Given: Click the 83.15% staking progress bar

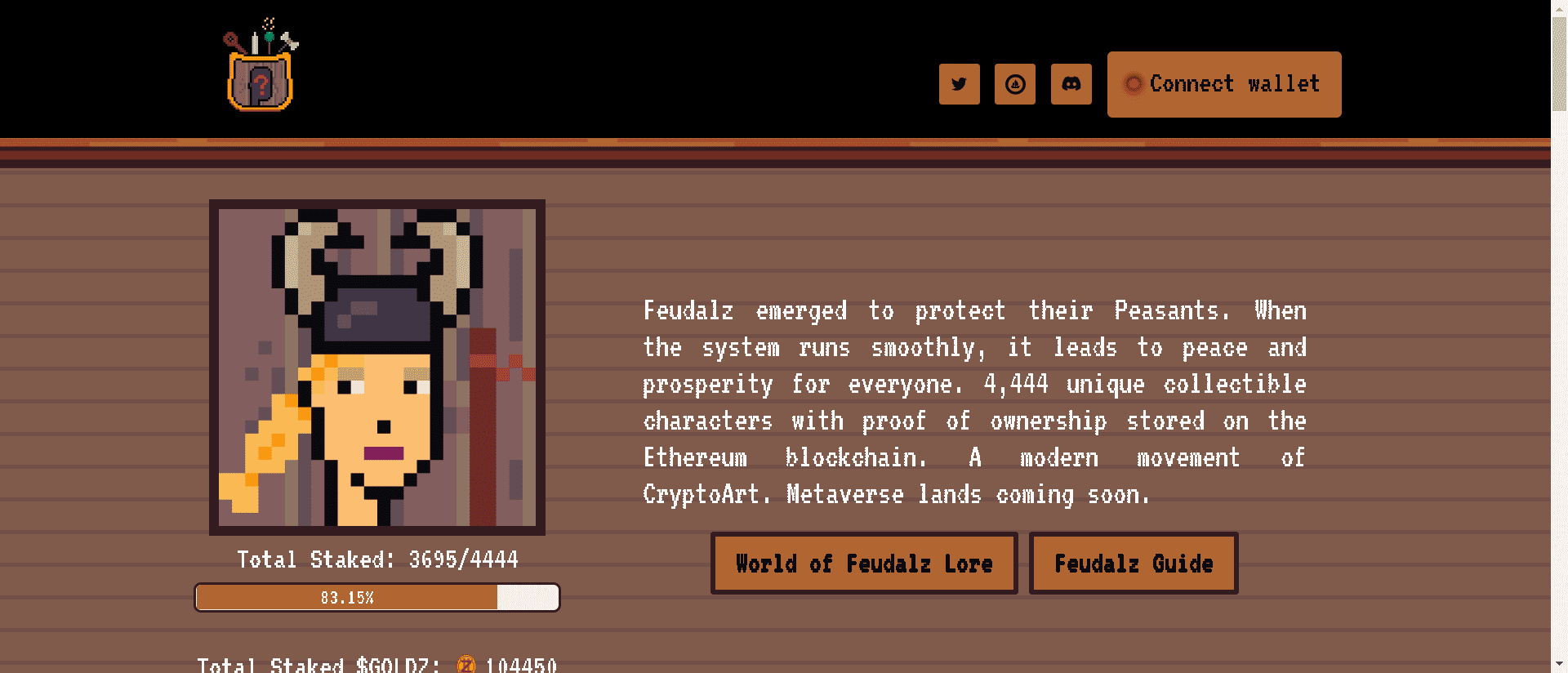Looking at the screenshot, I should tap(376, 597).
